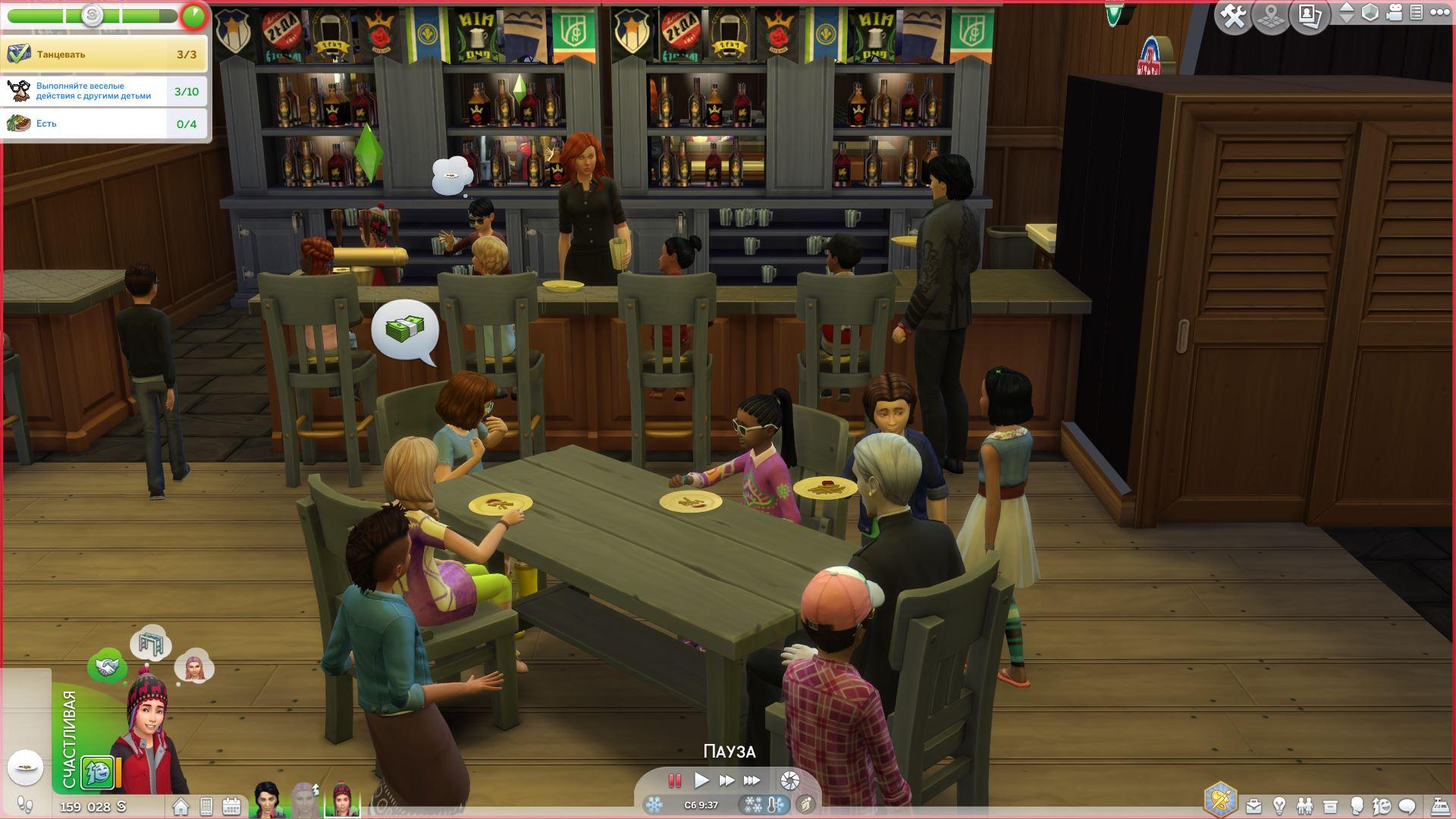Open the three-dot game options menu
1456x819 pixels.
point(1439,13)
